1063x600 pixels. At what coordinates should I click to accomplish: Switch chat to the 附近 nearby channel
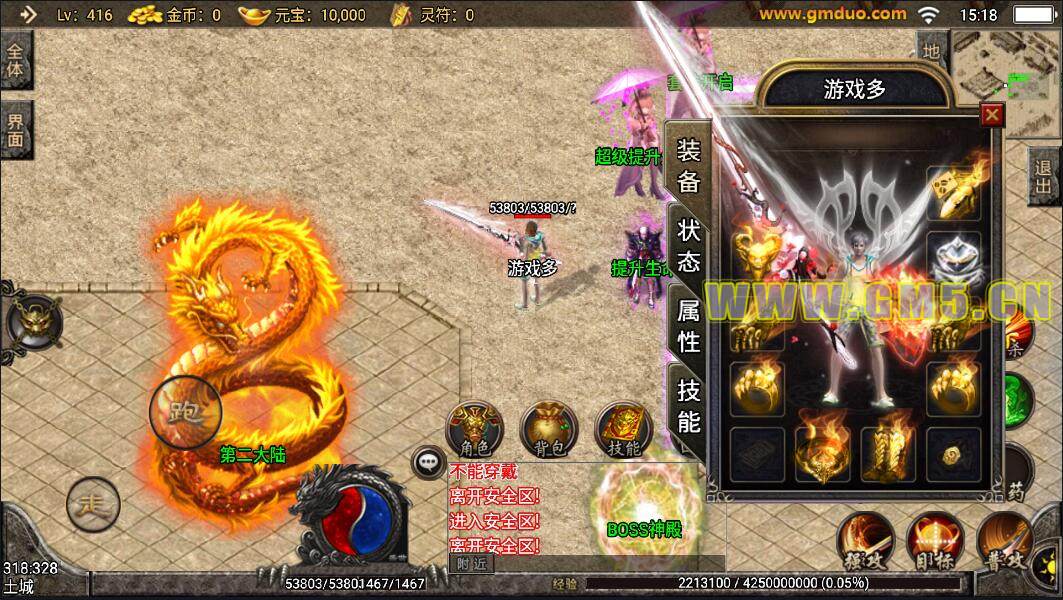pyautogui.click(x=470, y=563)
